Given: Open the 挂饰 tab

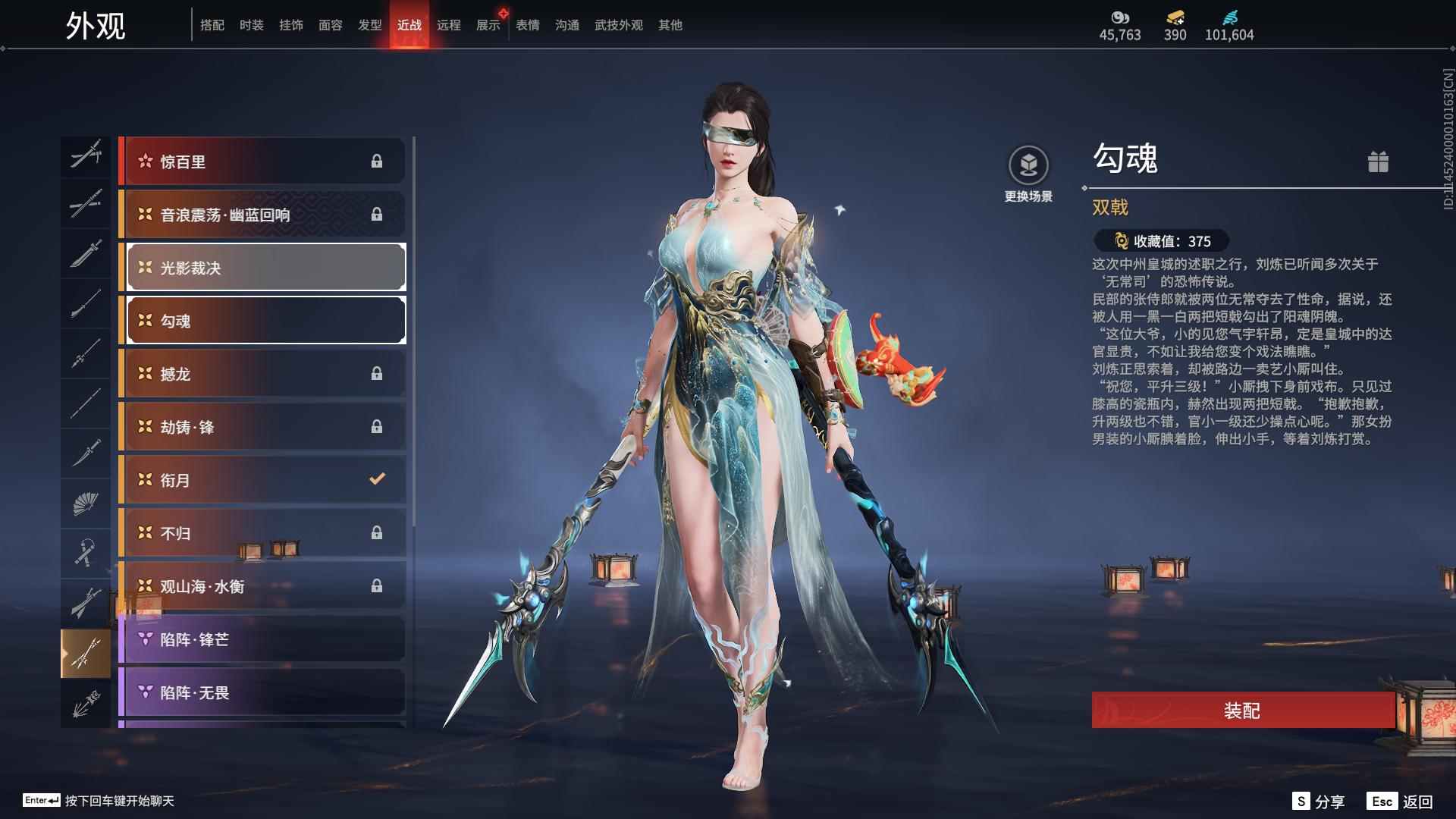Looking at the screenshot, I should point(290,25).
